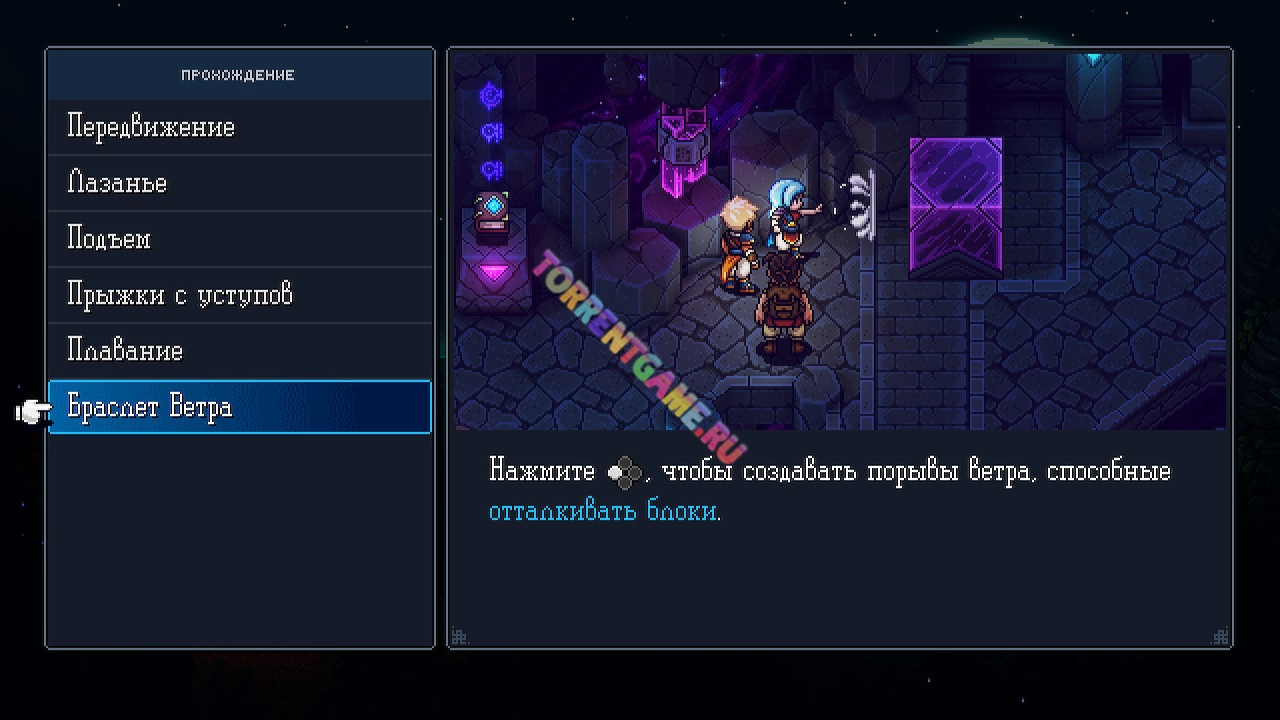Click the ПРОХОЖДЕНИЕ header bar

click(238, 74)
